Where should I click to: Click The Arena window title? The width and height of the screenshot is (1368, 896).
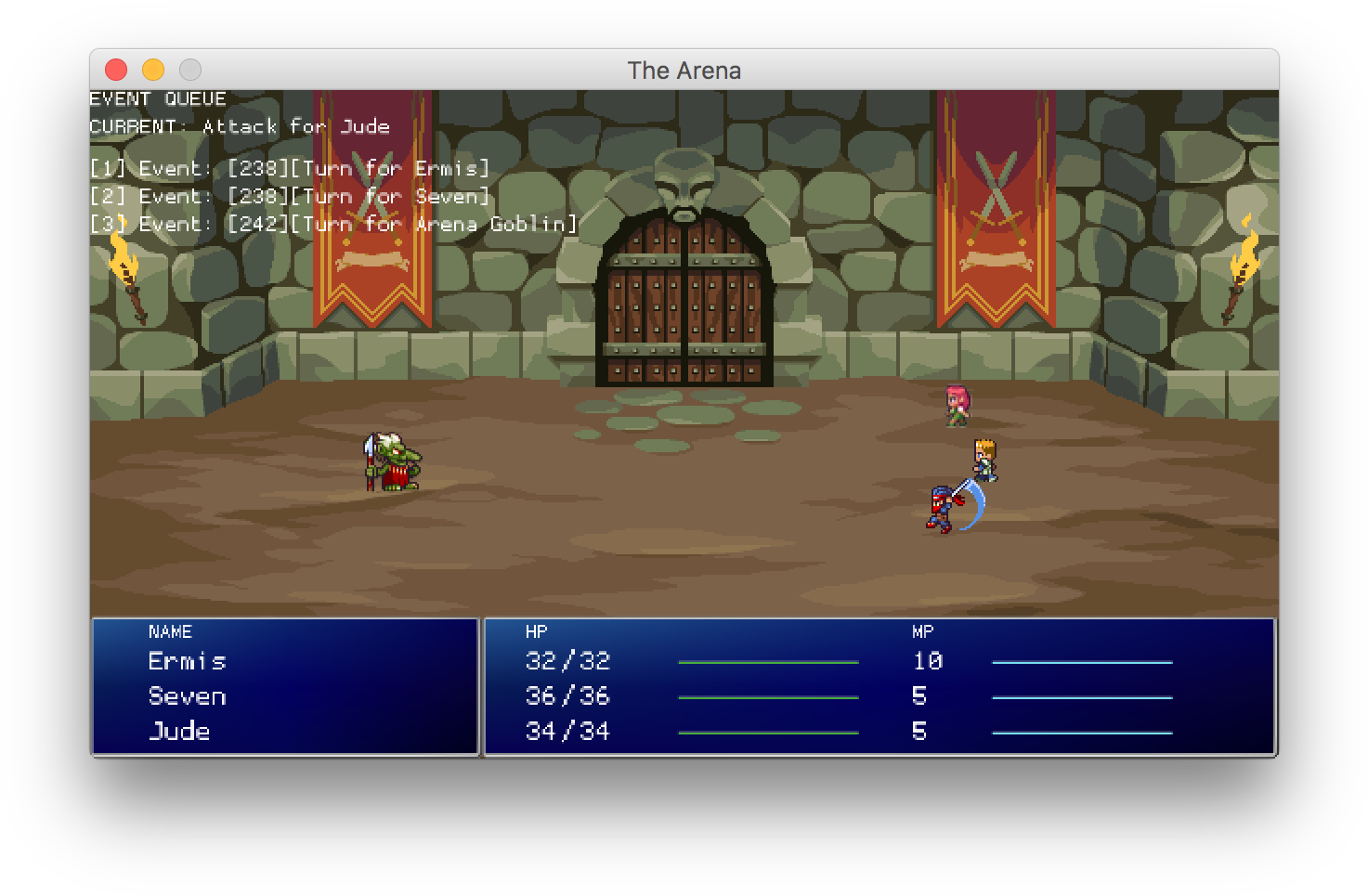coord(684,70)
